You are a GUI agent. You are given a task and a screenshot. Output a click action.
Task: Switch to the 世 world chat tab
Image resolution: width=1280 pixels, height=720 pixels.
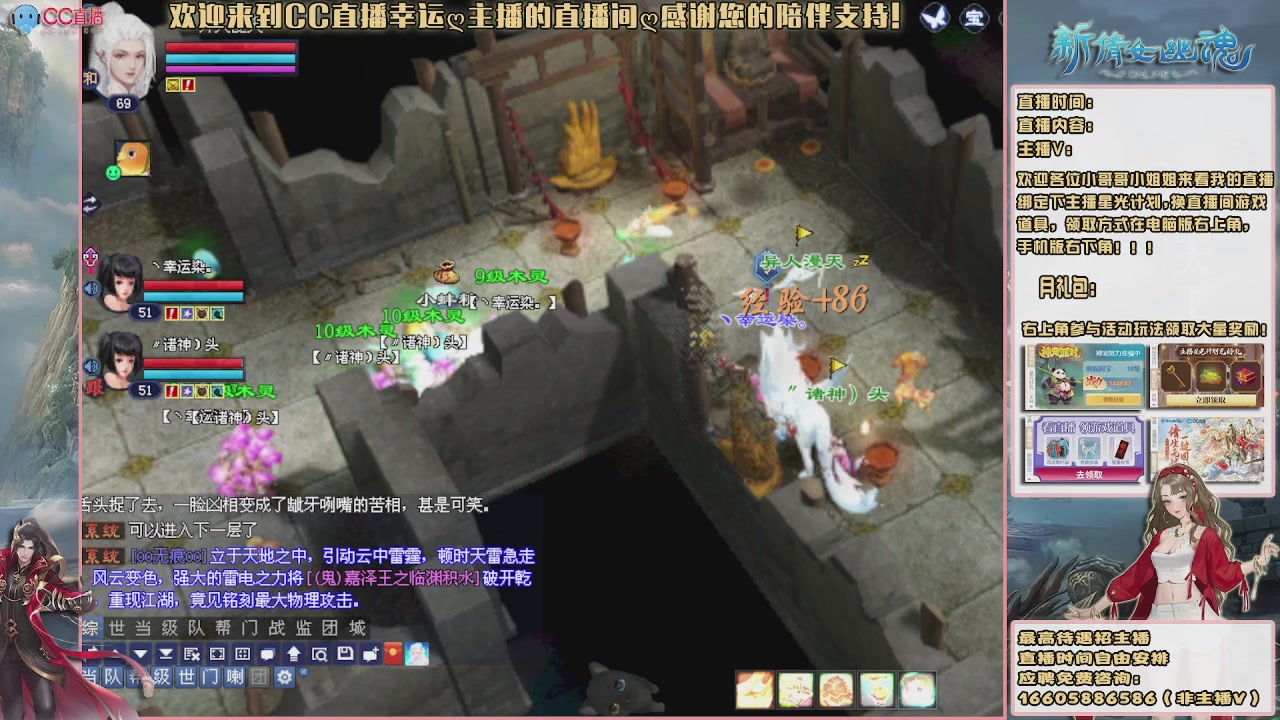115,628
